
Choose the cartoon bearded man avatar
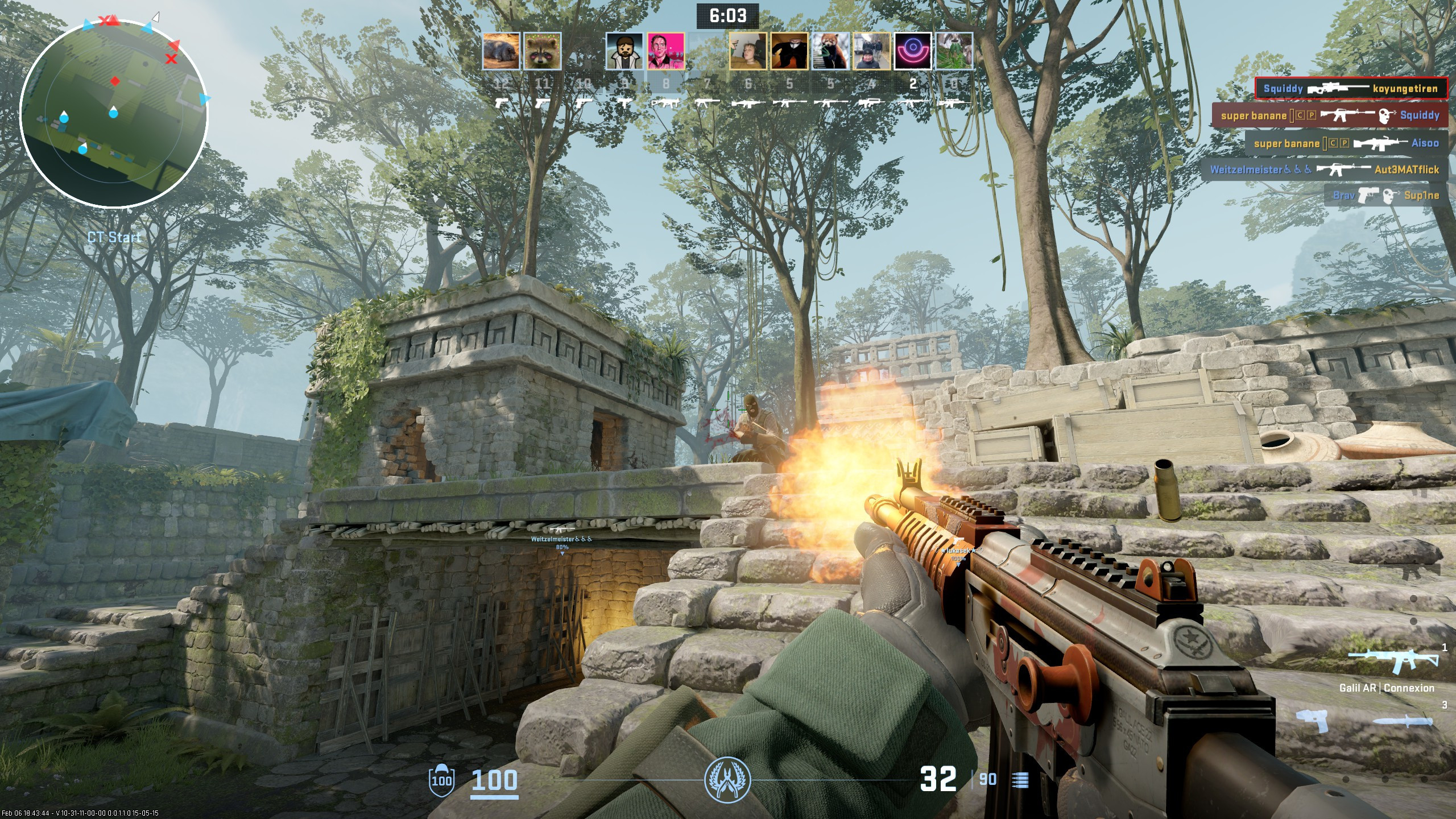click(x=624, y=51)
